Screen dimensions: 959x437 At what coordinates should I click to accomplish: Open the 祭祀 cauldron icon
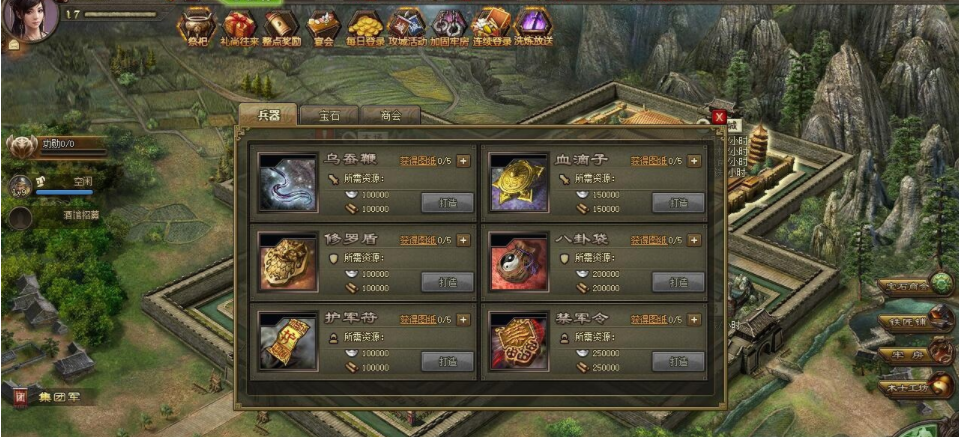tap(196, 26)
